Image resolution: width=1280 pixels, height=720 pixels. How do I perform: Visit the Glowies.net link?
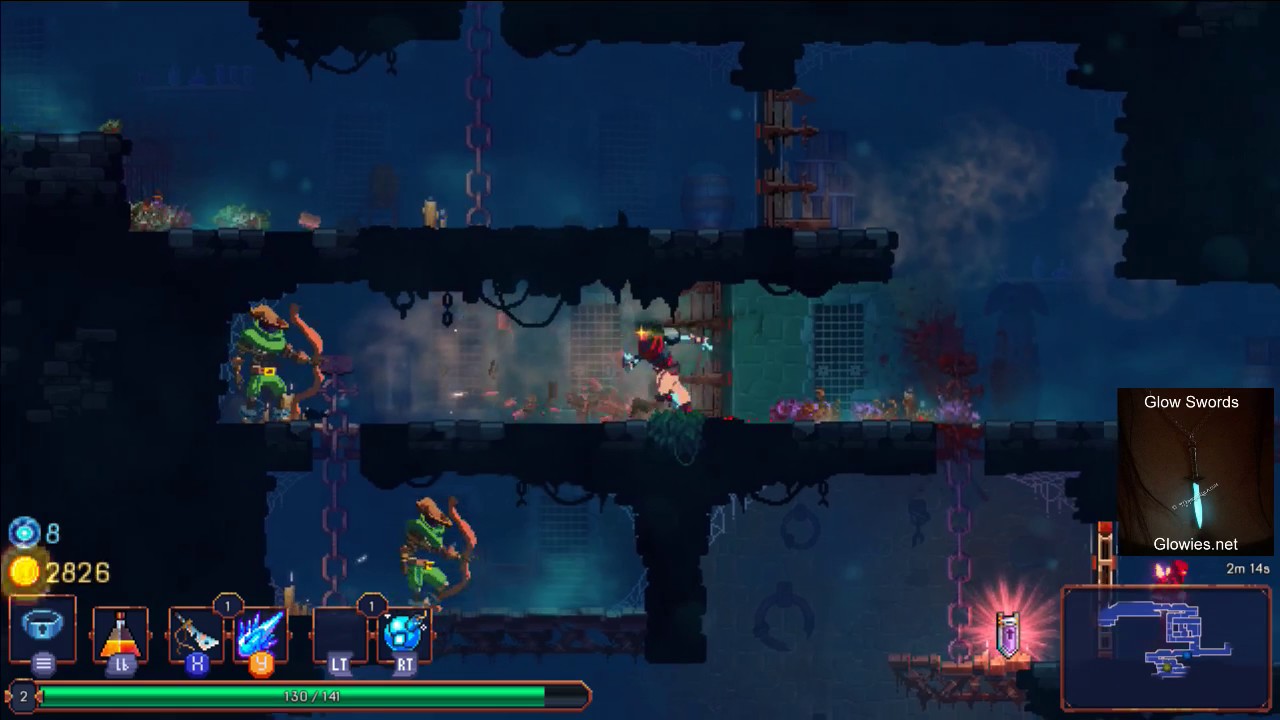coord(1195,544)
